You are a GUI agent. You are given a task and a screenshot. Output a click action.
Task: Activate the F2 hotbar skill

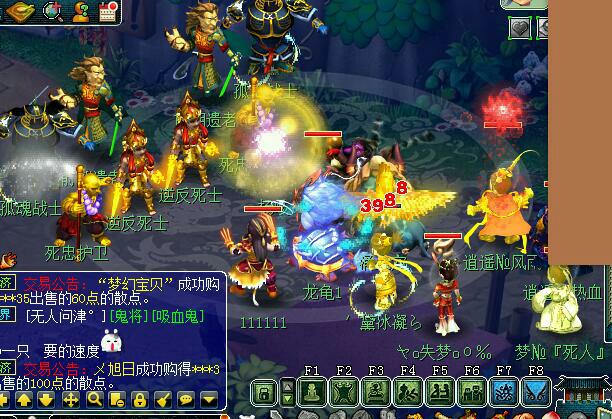pos(344,394)
